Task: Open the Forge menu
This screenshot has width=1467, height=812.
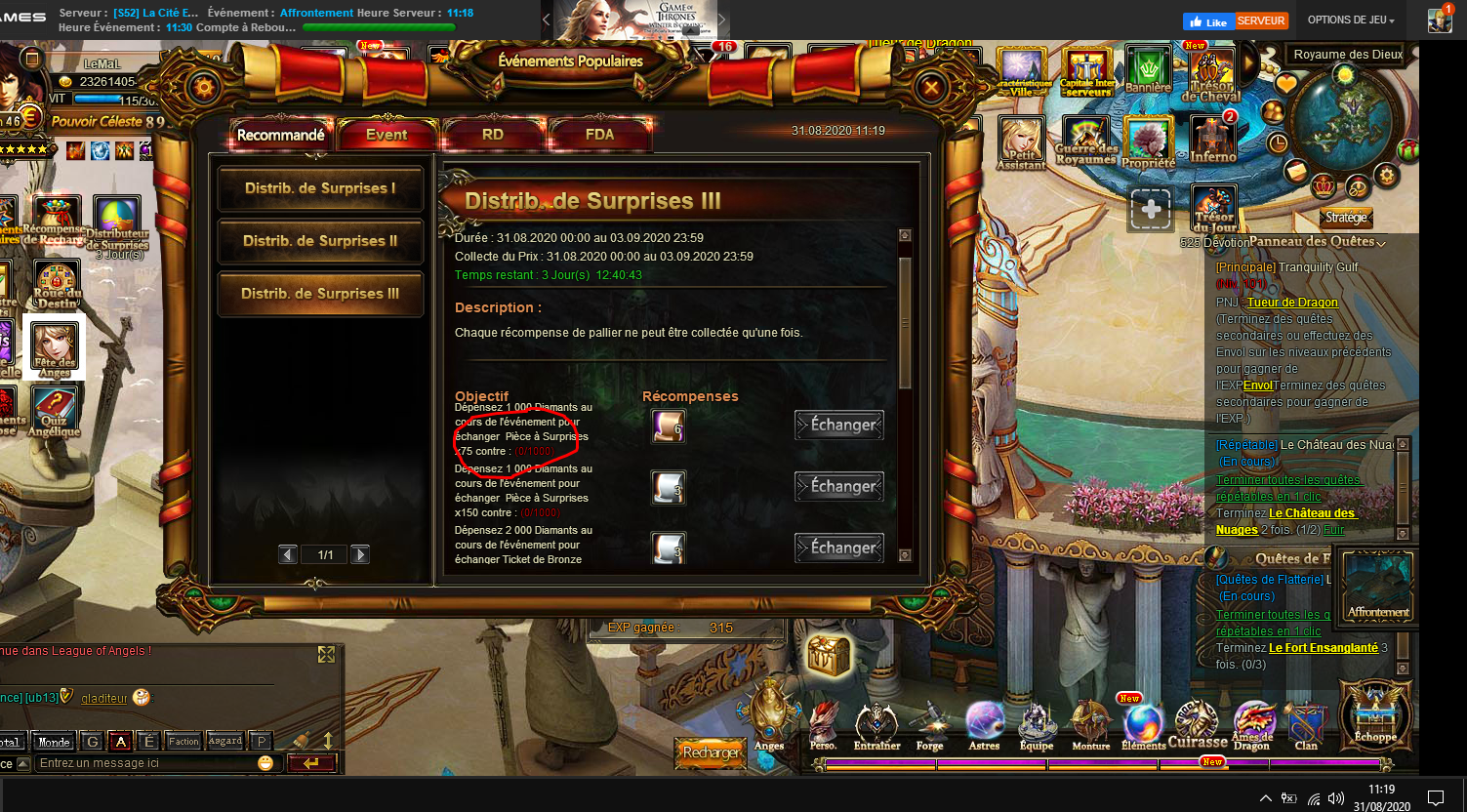Action: point(930,728)
